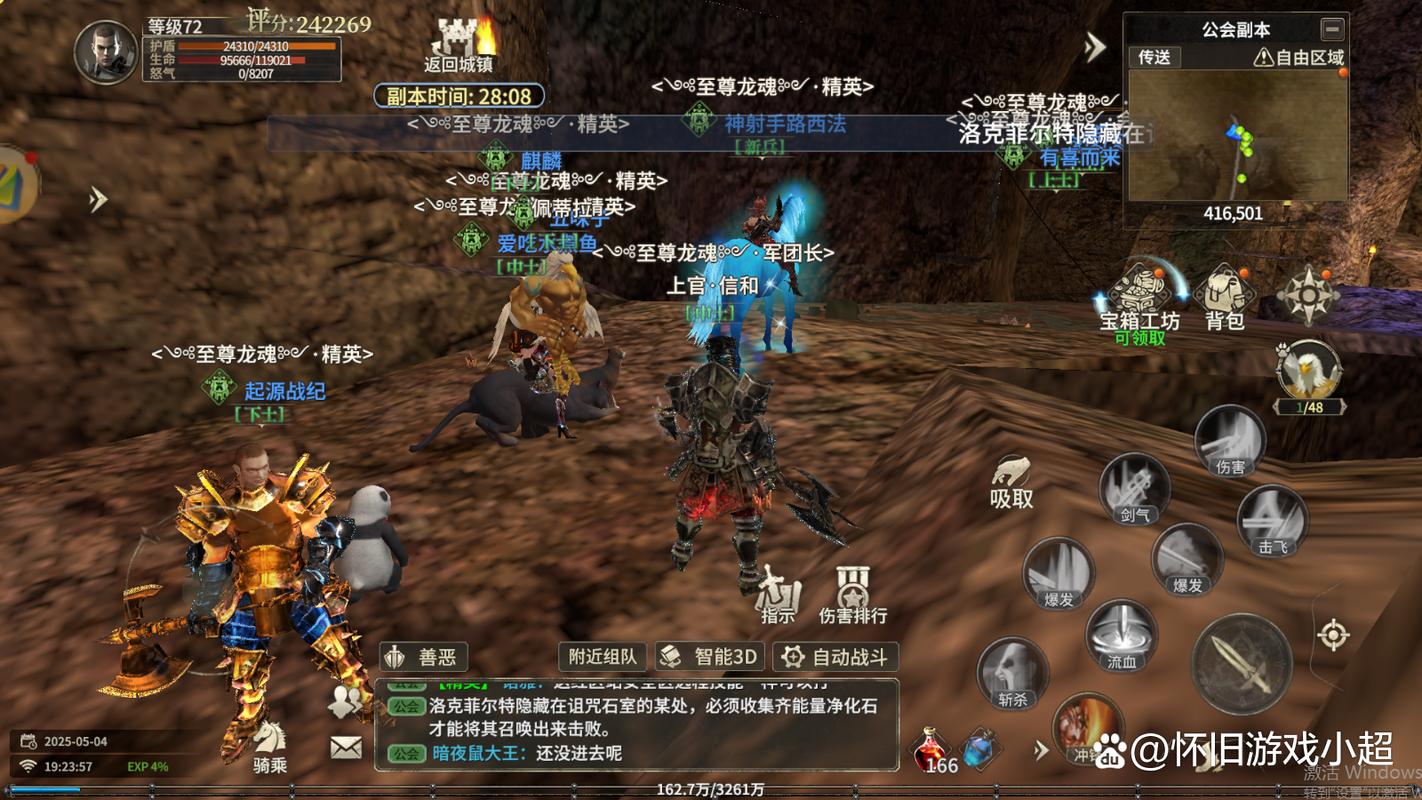Activate the 流血 bleed skill
This screenshot has height=800, width=1422.
[x=1121, y=635]
